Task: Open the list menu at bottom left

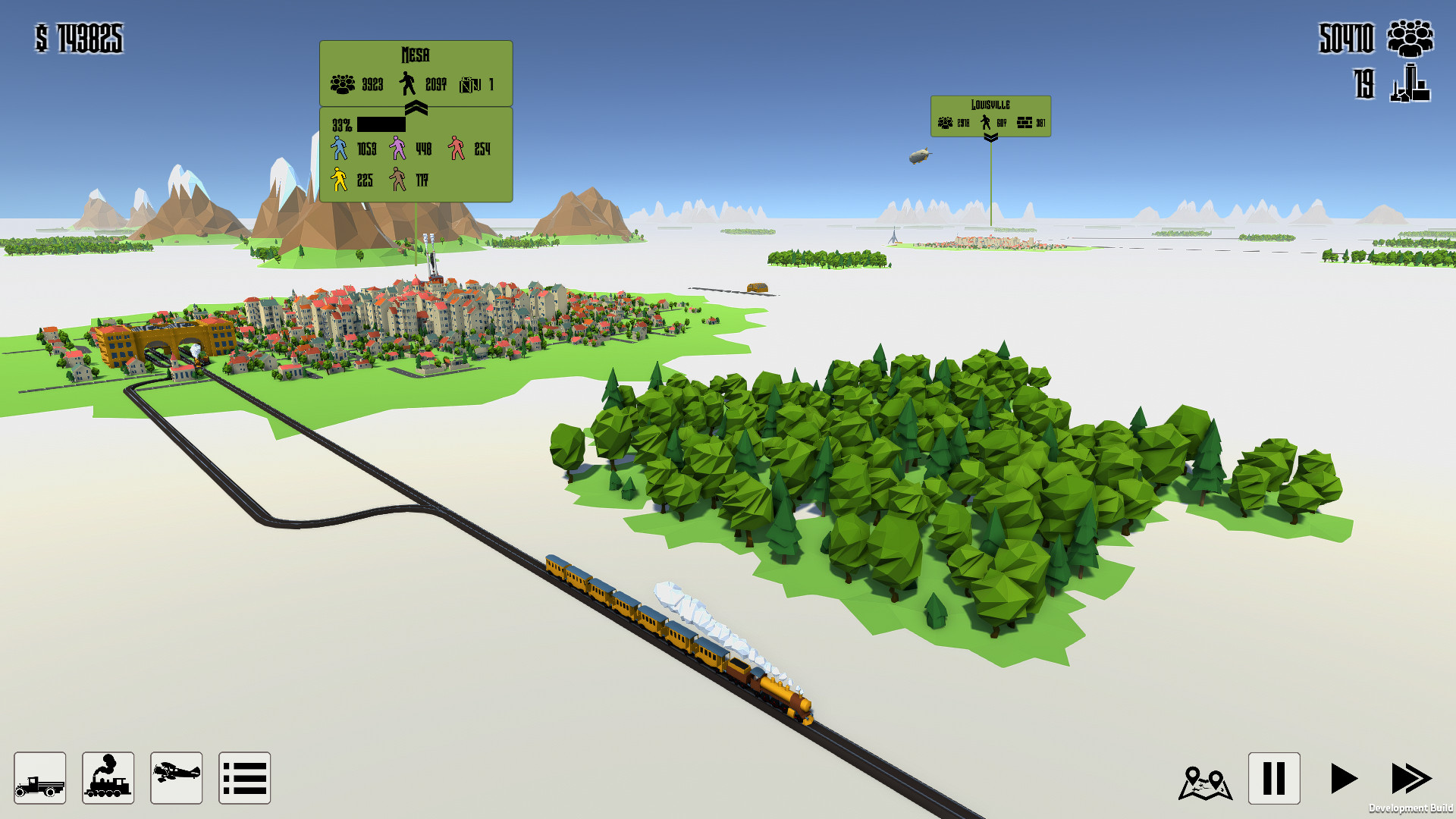Action: click(x=244, y=777)
